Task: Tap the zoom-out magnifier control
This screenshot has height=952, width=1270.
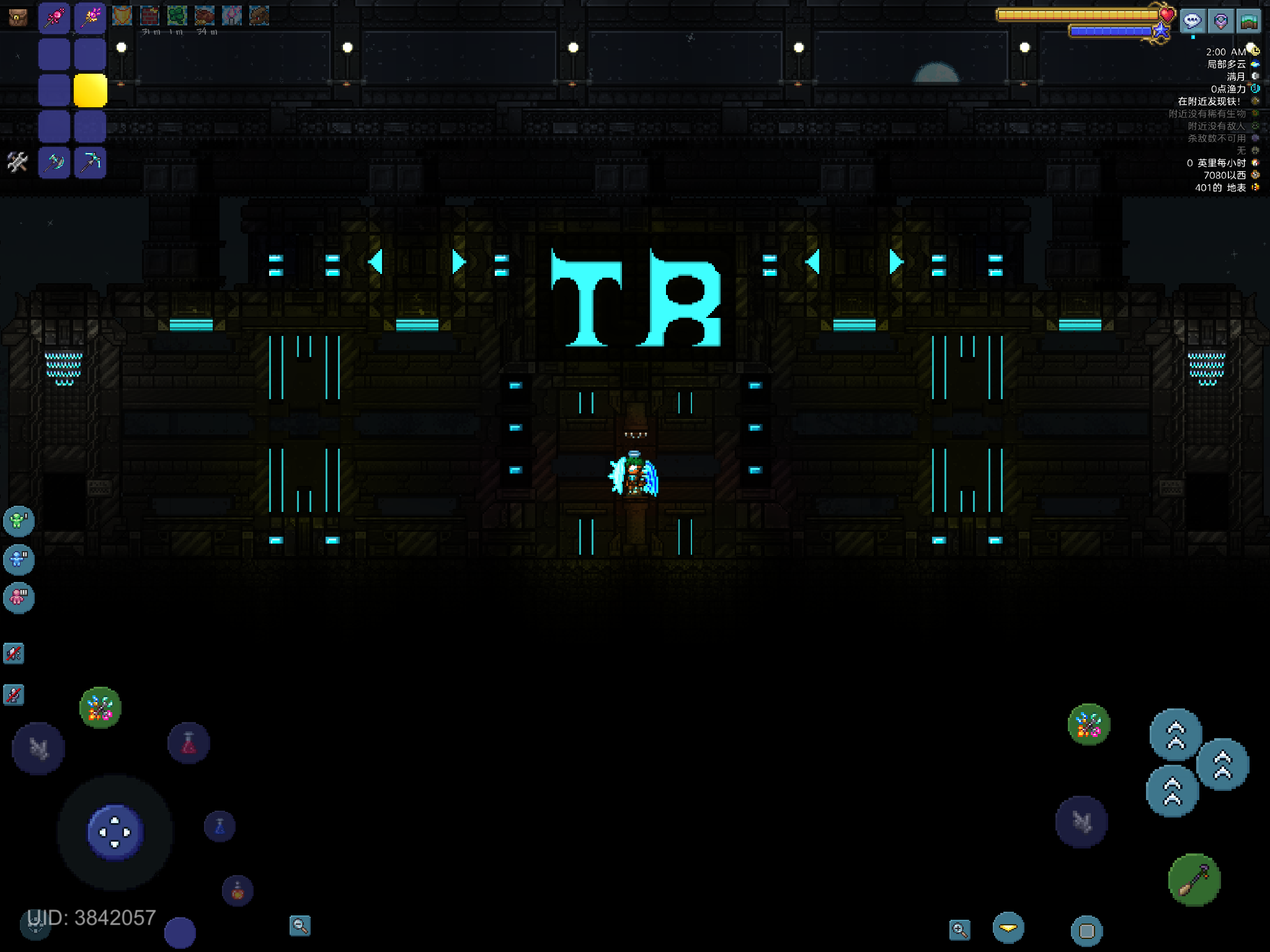Action: click(x=300, y=924)
